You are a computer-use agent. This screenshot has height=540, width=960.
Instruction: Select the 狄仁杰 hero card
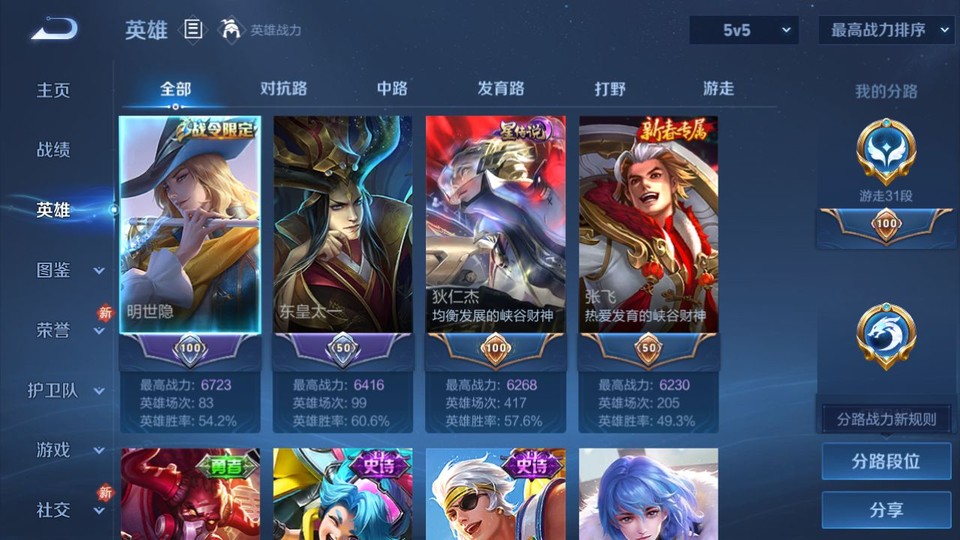pyautogui.click(x=496, y=225)
